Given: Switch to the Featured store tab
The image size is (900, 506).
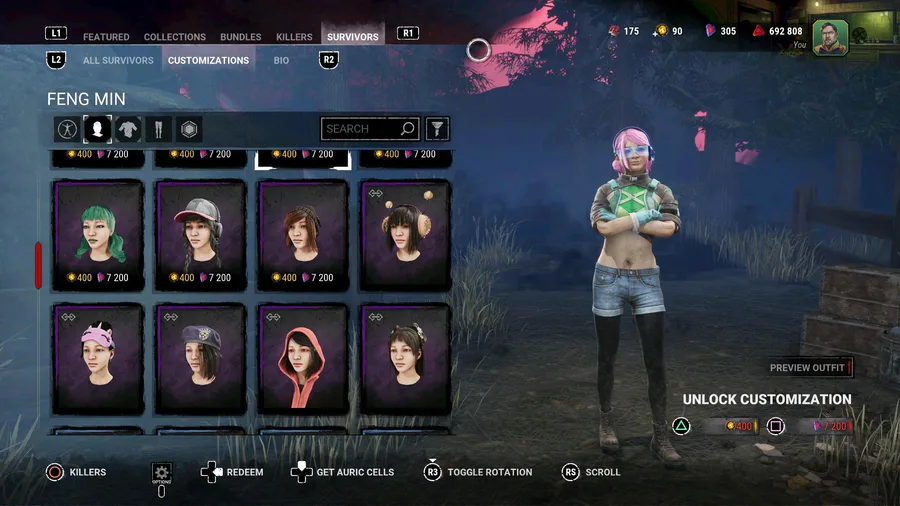Looking at the screenshot, I should (106, 37).
